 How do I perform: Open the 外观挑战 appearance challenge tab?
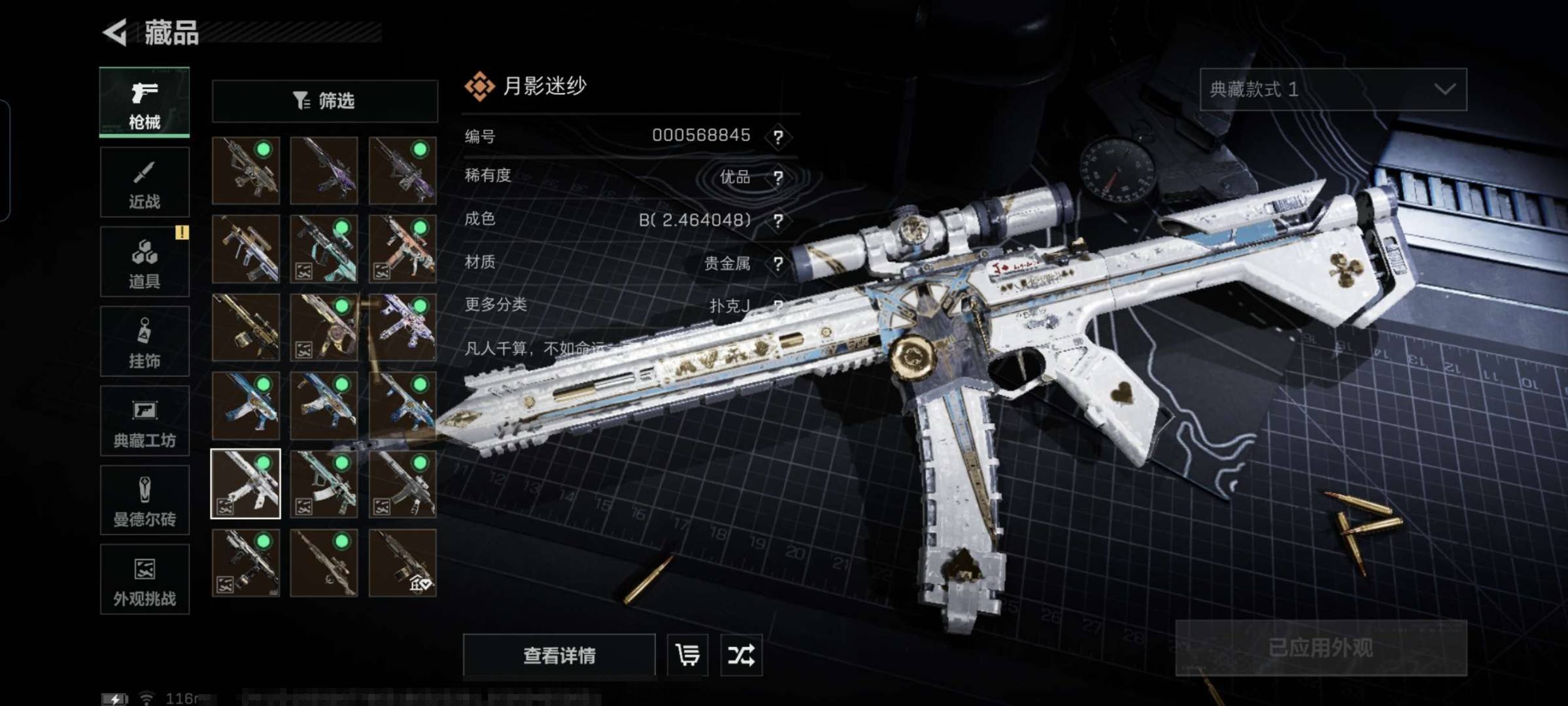tap(145, 579)
